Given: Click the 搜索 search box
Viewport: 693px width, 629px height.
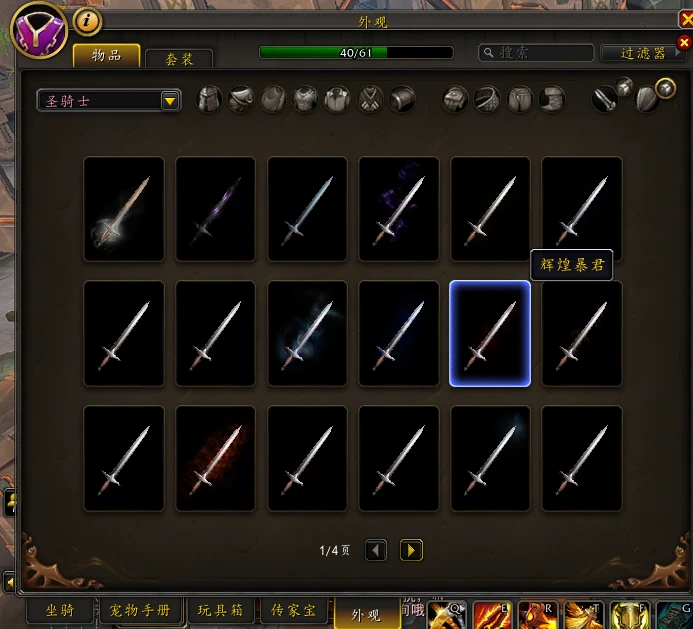Looking at the screenshot, I should [x=535, y=52].
